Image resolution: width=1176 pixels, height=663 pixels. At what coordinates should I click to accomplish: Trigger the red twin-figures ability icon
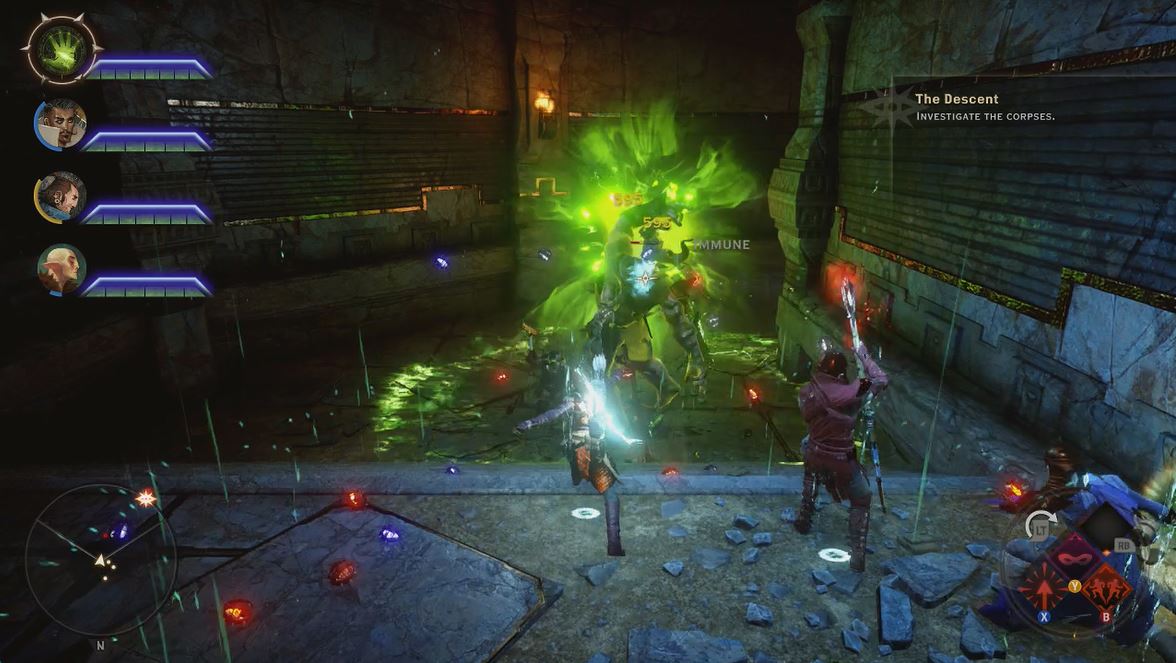click(1105, 586)
